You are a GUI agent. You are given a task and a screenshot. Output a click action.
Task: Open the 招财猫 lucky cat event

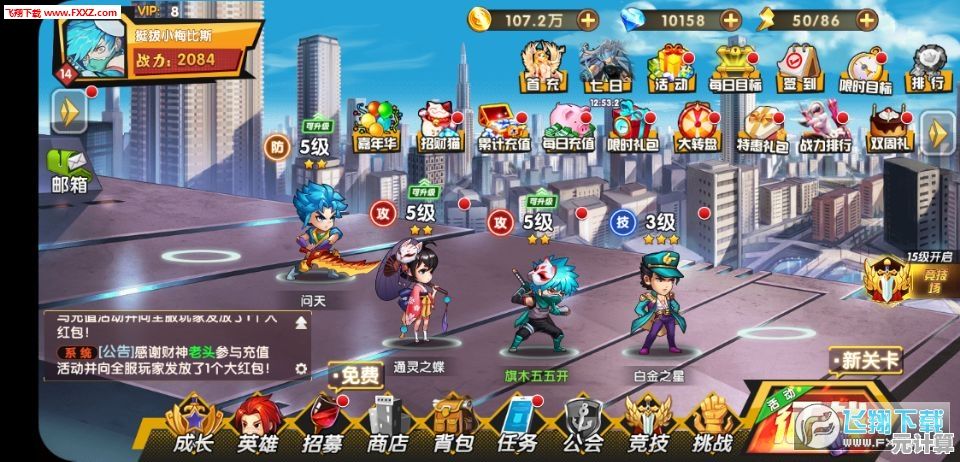coord(439,127)
